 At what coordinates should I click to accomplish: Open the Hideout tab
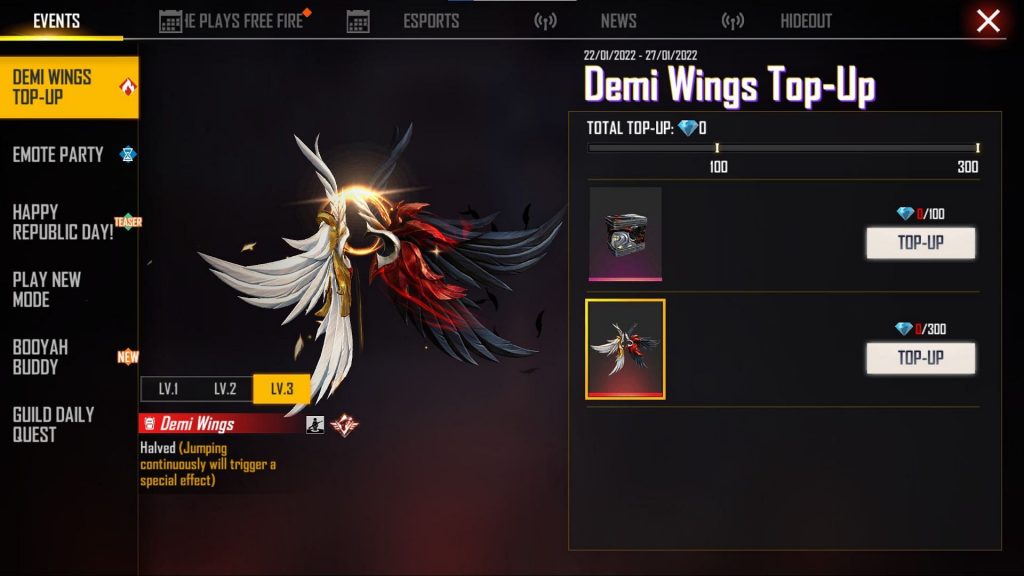tap(806, 21)
